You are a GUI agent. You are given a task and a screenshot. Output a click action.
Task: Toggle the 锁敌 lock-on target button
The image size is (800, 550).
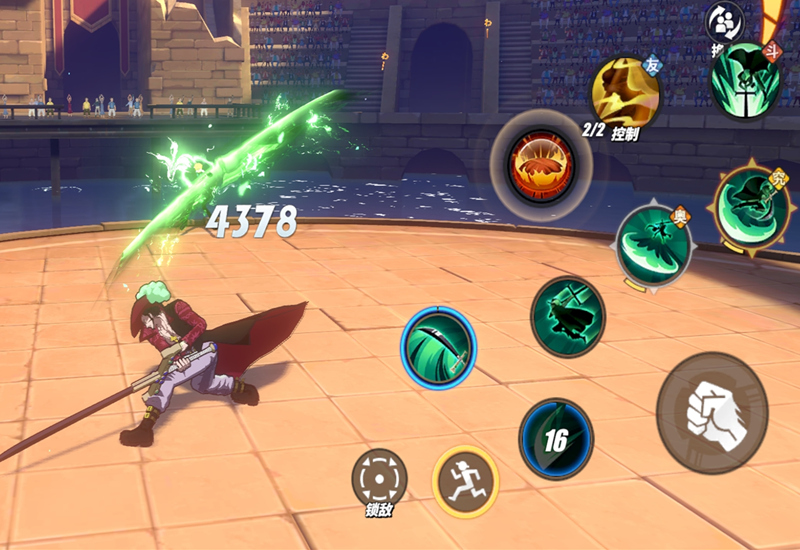point(379,478)
